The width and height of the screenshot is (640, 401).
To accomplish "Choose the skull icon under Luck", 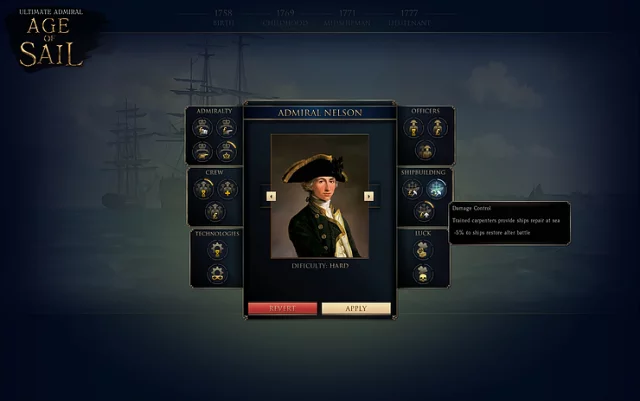I will point(423,272).
